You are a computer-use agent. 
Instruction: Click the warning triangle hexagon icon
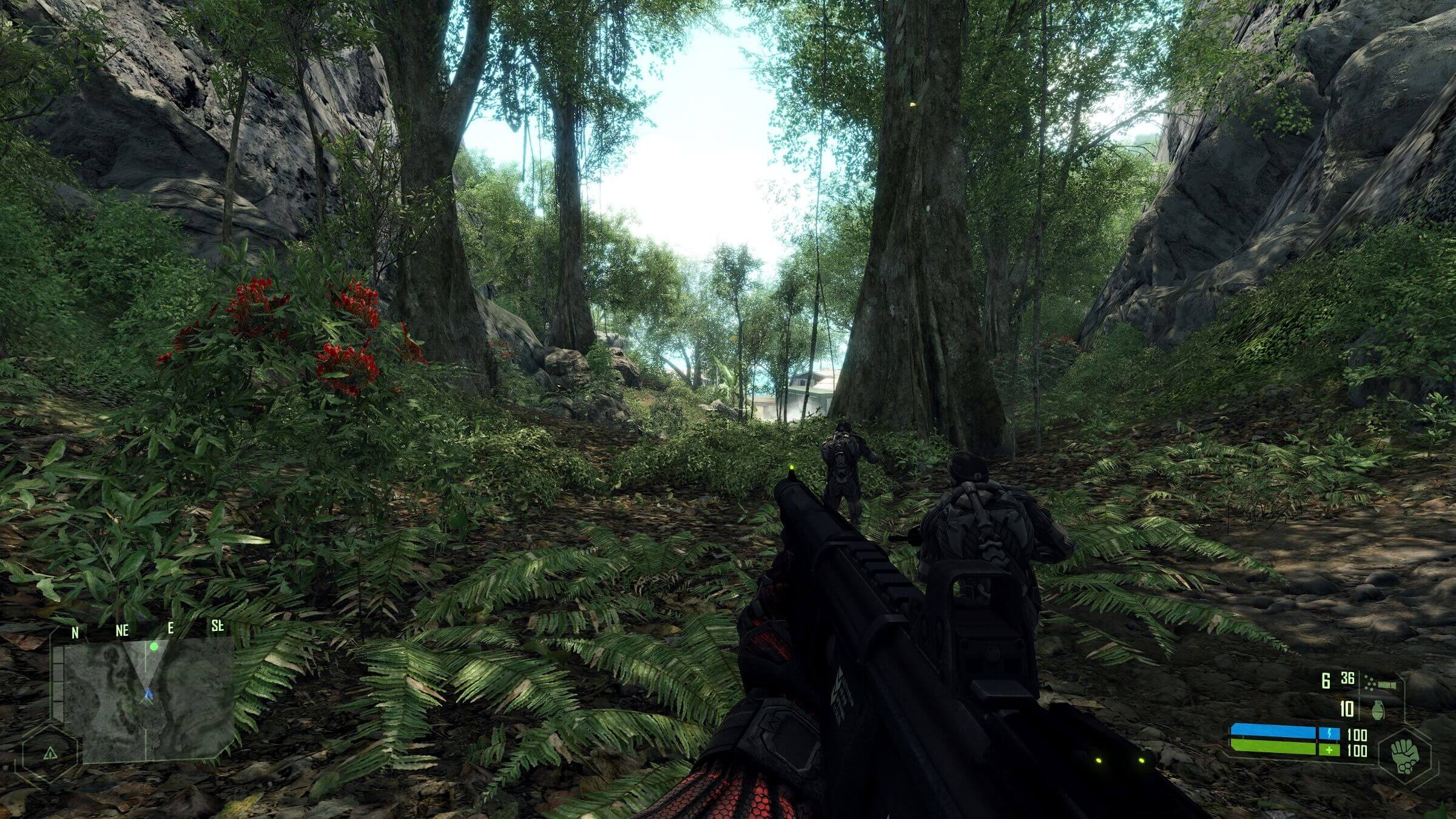pos(50,753)
